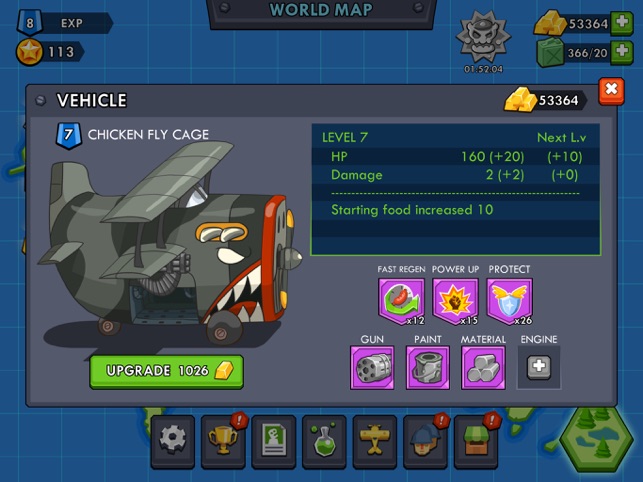Add an Engine part with the plus slot
Viewport: 643px width, 482px height.
(x=538, y=367)
